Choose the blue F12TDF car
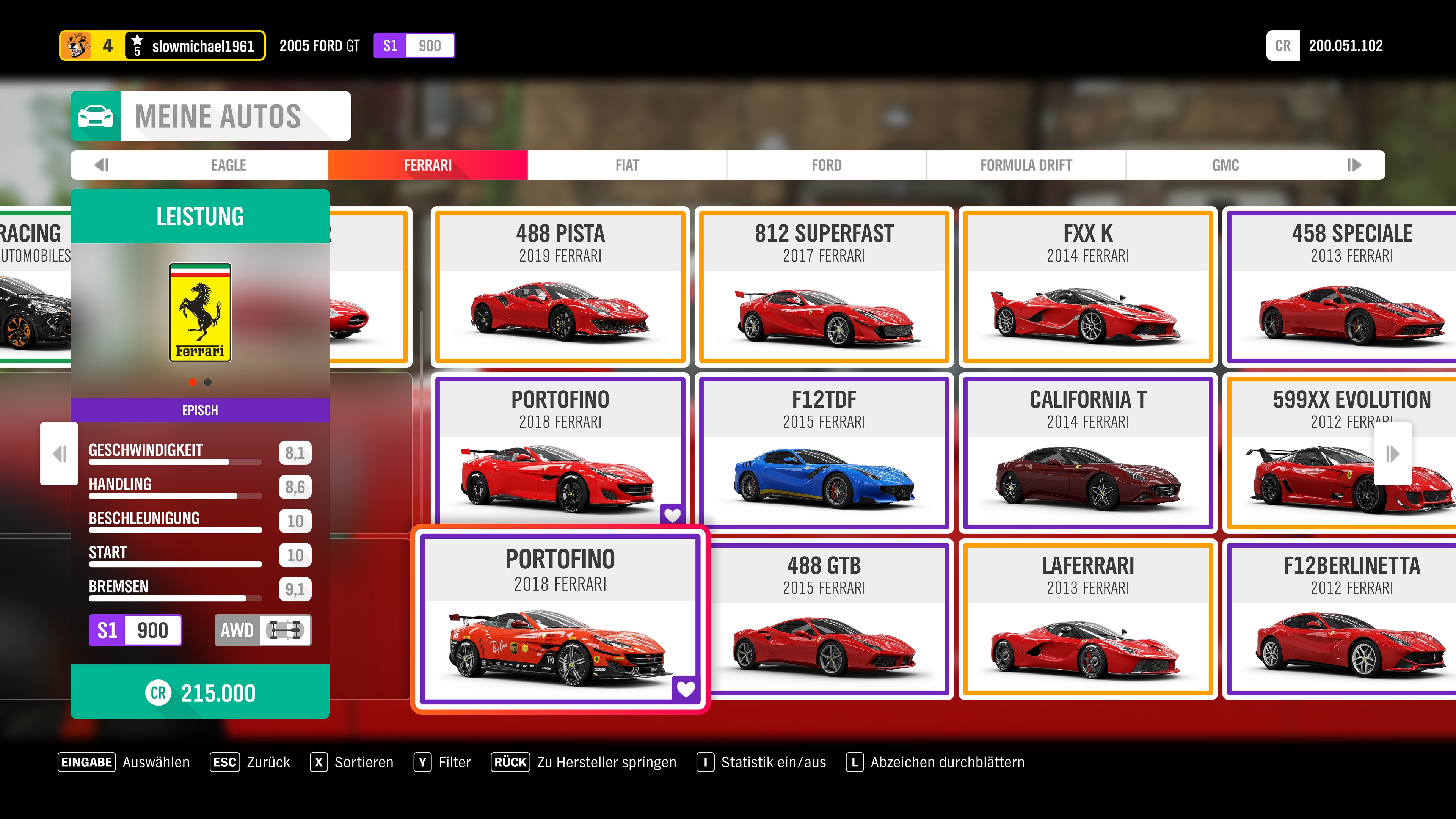 [824, 453]
